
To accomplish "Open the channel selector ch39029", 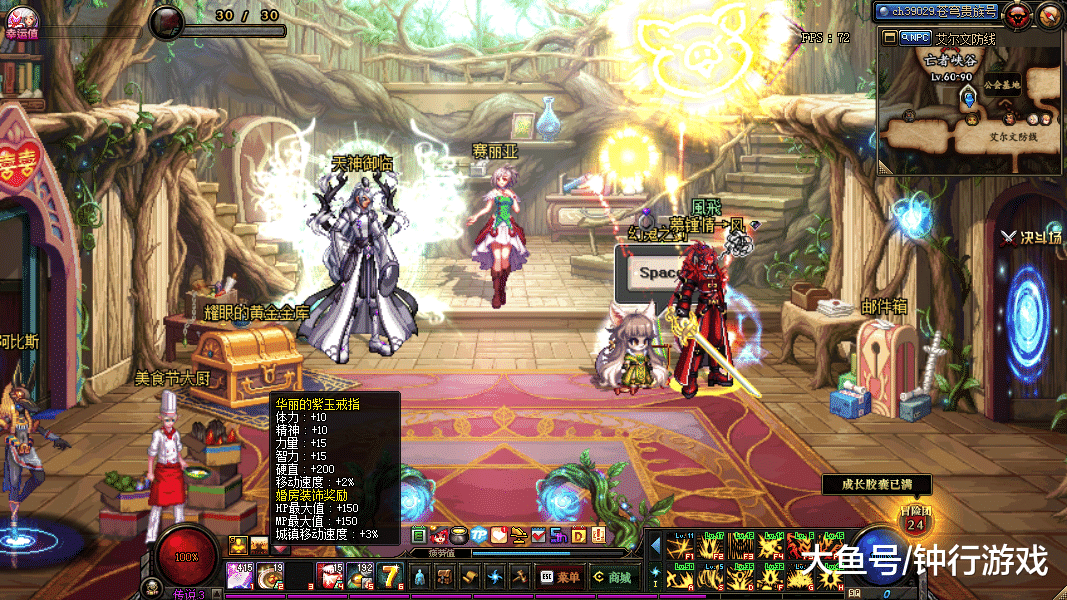I will click(x=935, y=12).
